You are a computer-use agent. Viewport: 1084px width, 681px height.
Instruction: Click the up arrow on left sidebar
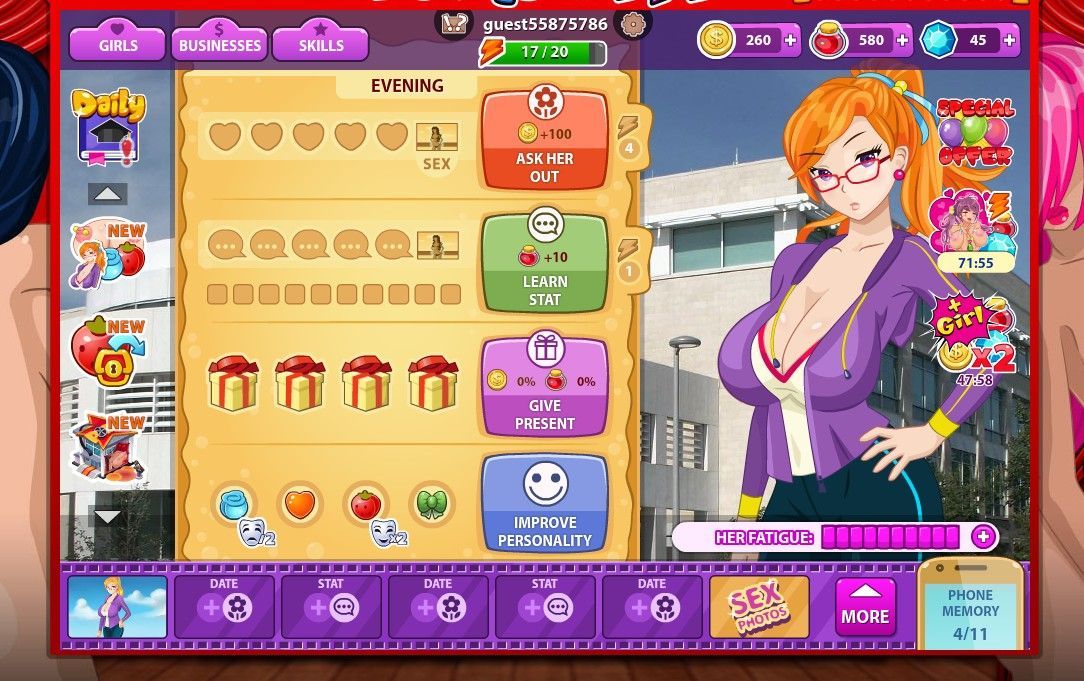[108, 194]
